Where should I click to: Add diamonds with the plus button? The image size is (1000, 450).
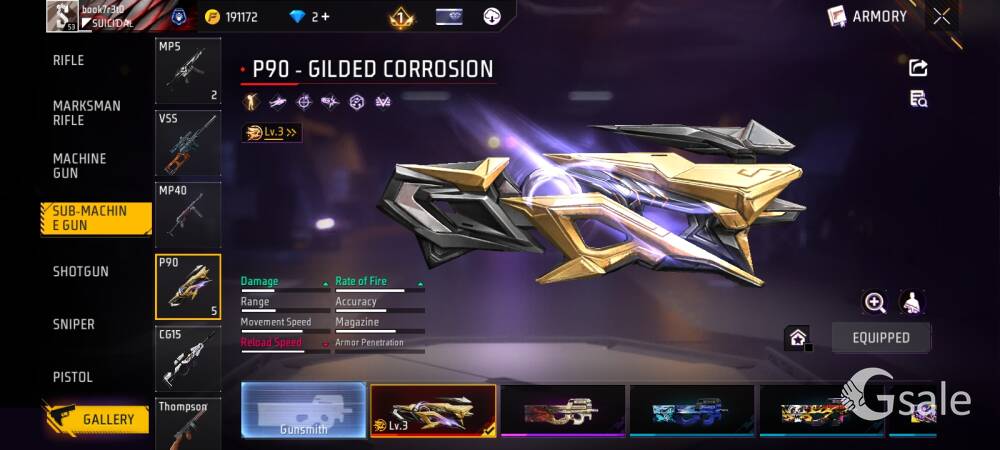tap(325, 17)
